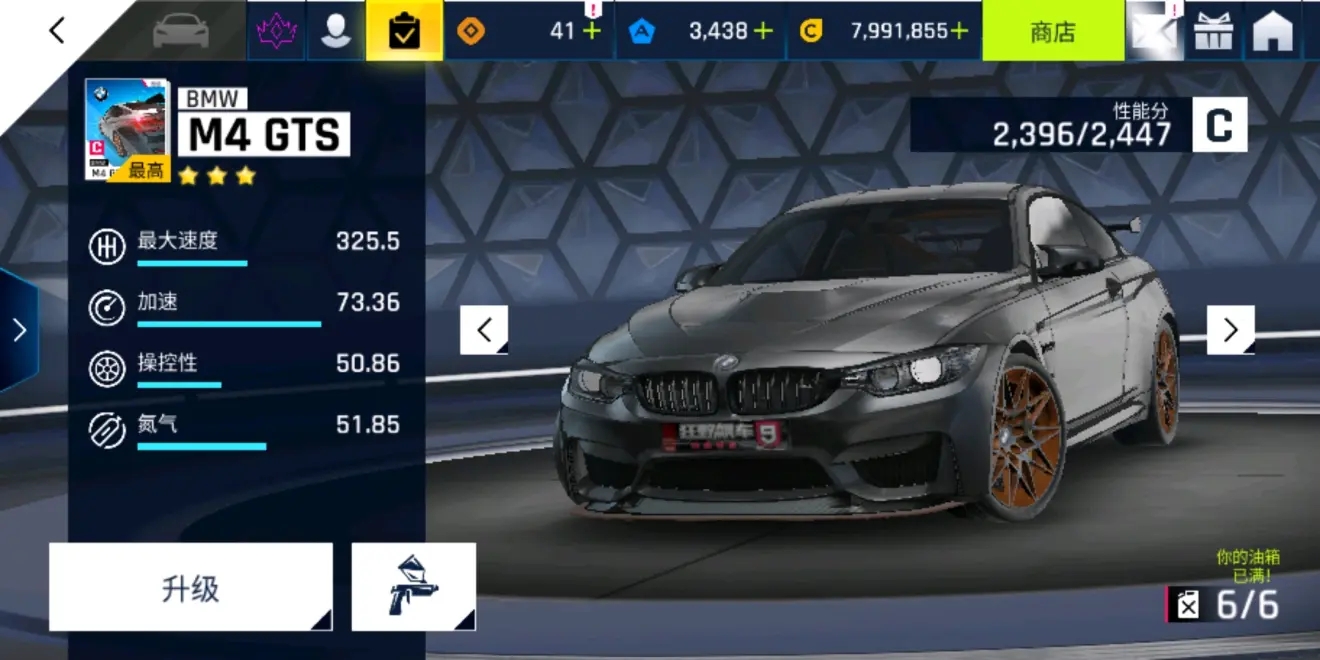The width and height of the screenshot is (1320, 660).
Task: Open the yellow missions clipboard tab
Action: (404, 31)
